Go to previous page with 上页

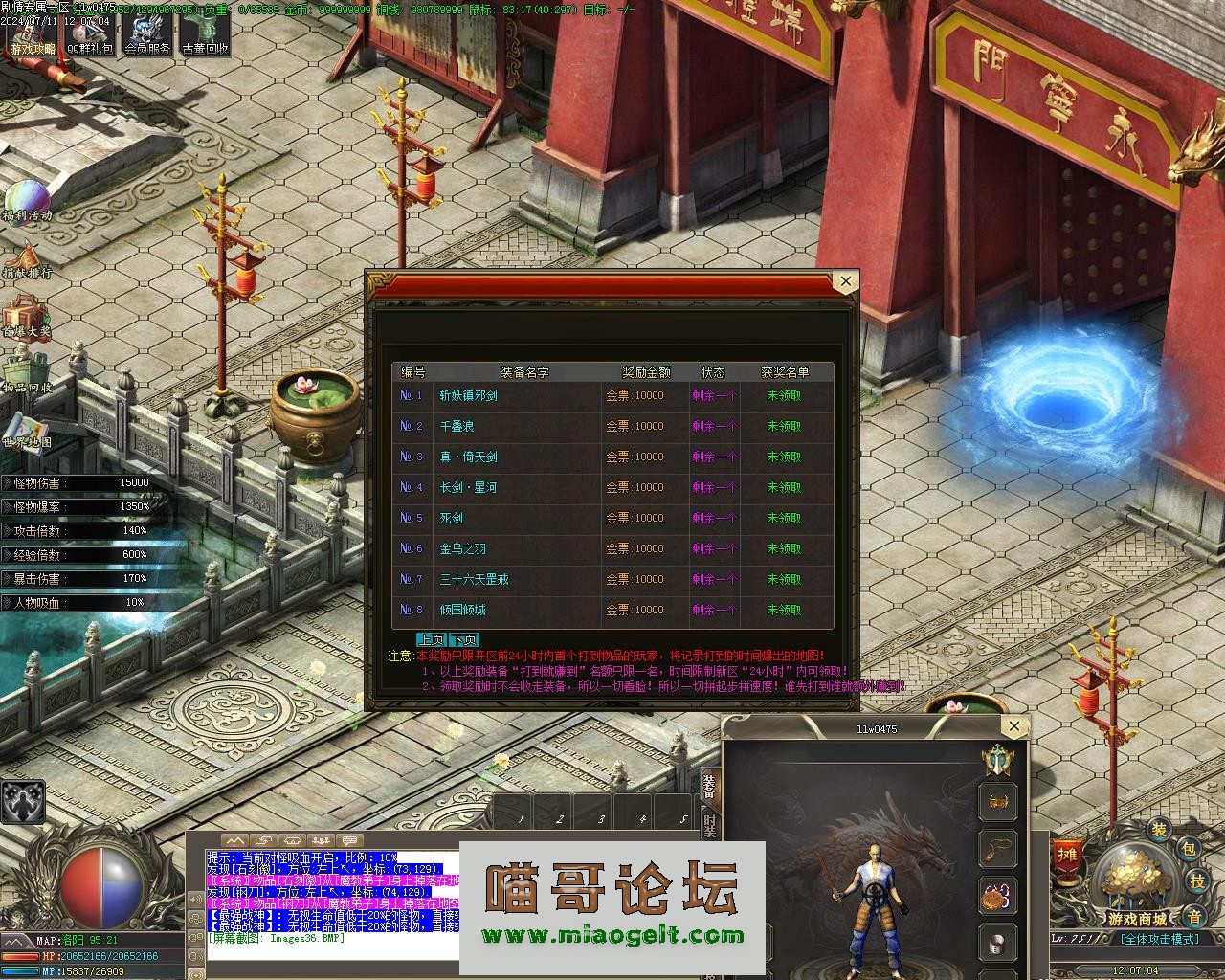coord(432,640)
